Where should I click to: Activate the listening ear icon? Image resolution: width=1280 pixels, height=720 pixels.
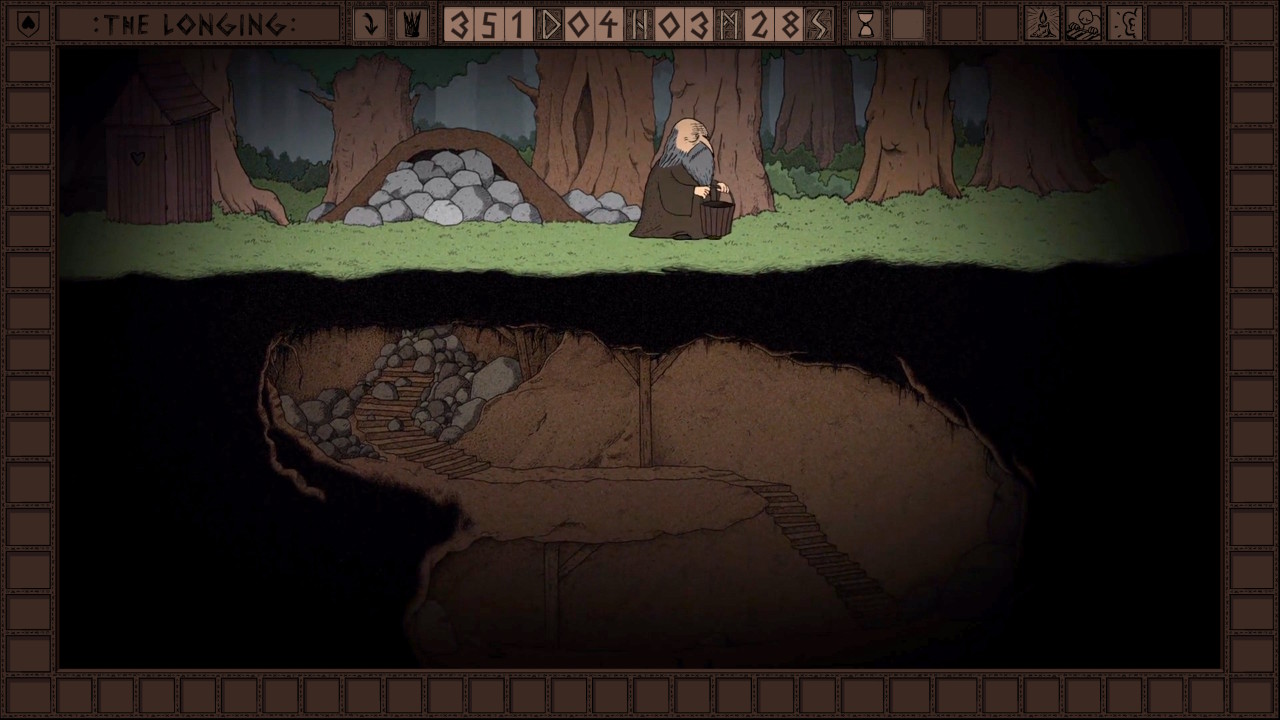1125,24
